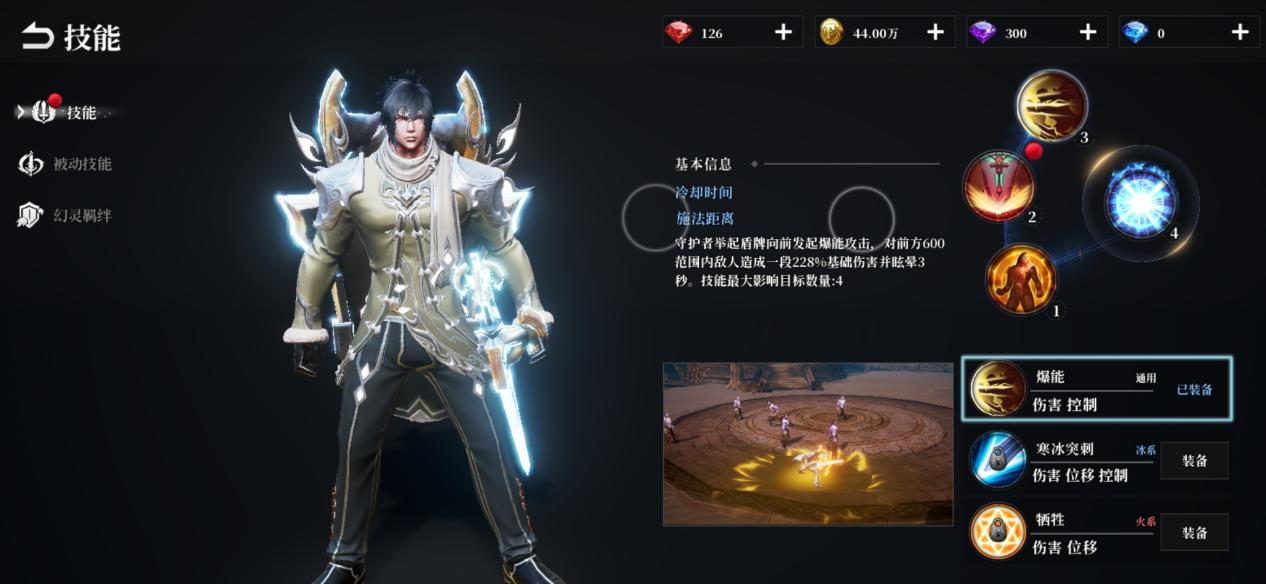The width and height of the screenshot is (1266, 584).
Task: Choose the 爆能 skill row
Action: 1096,388
